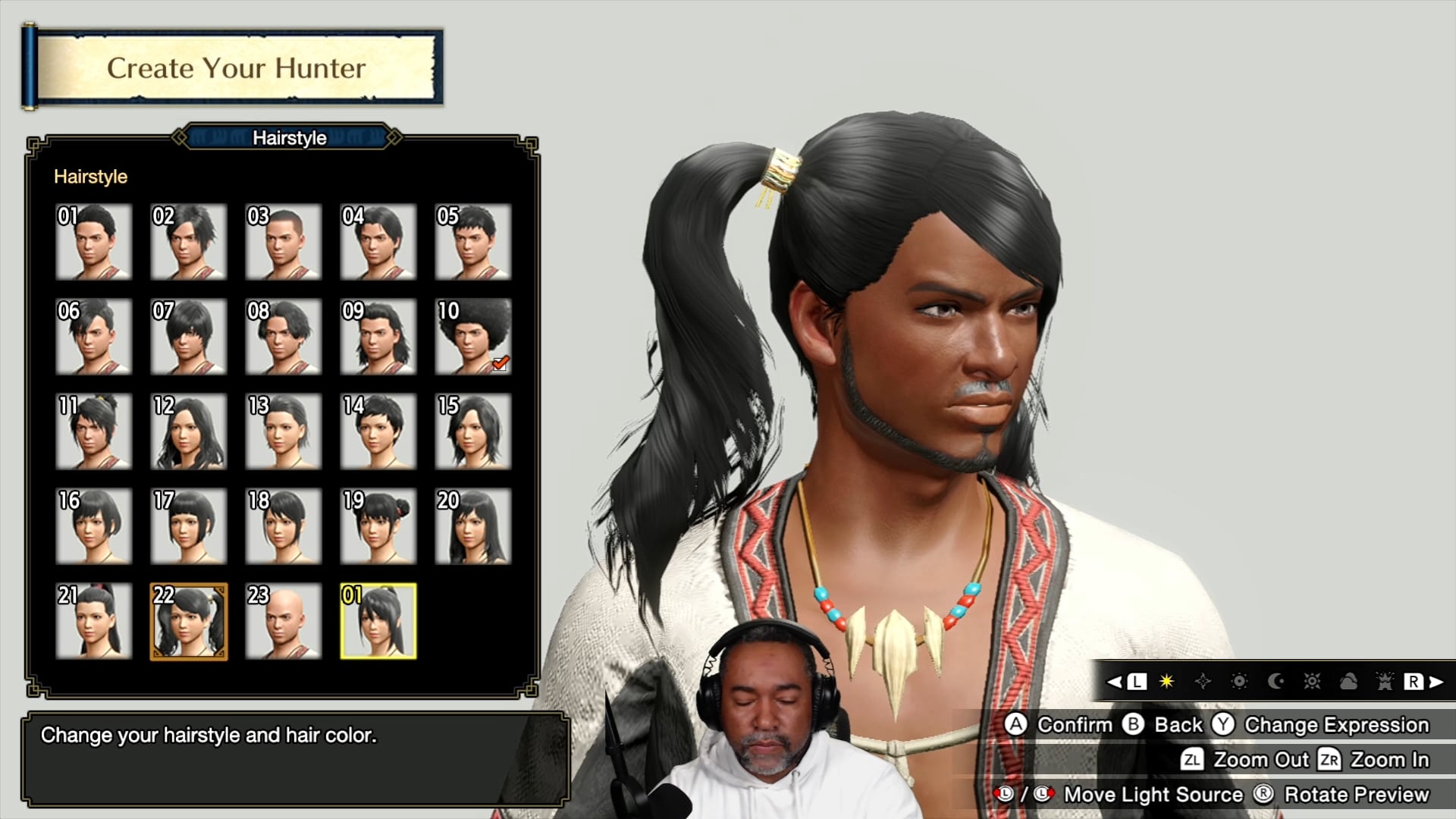
Task: Pick hairstyle 14
Action: click(378, 431)
